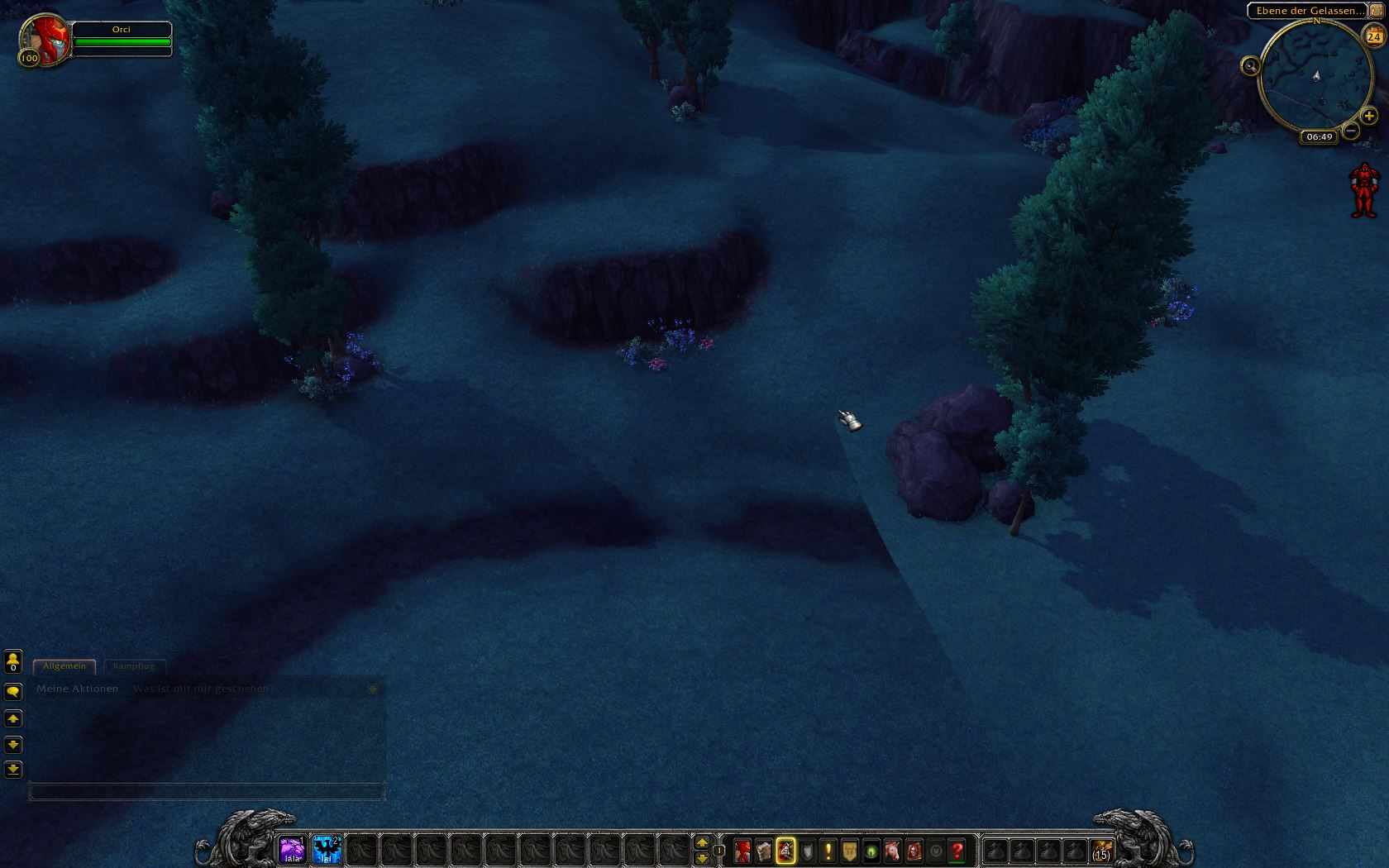Screen dimensions: 1389x868
Task: Use the blue ability in the second action slot
Action: click(x=327, y=850)
